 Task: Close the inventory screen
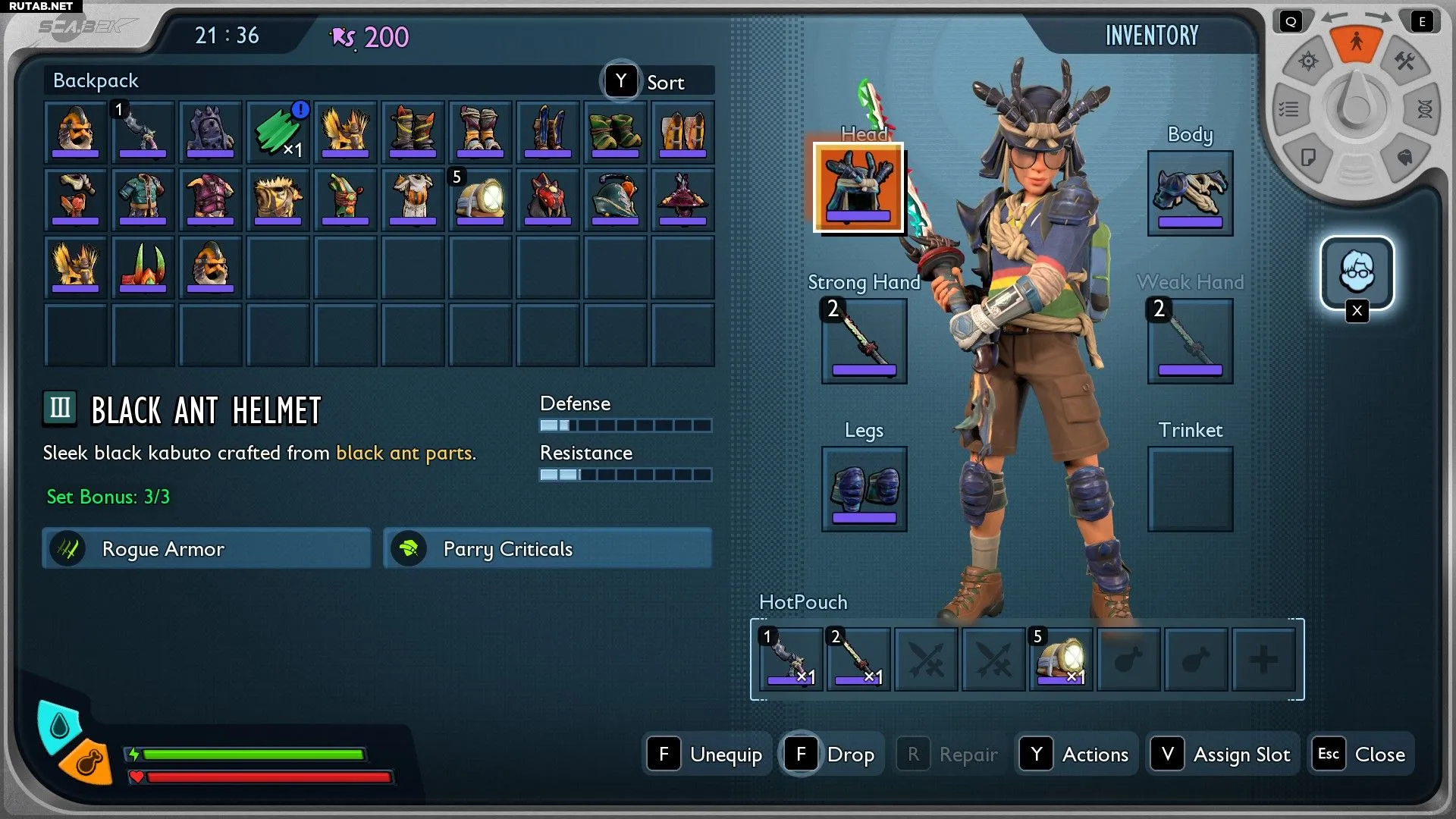(x=1361, y=755)
